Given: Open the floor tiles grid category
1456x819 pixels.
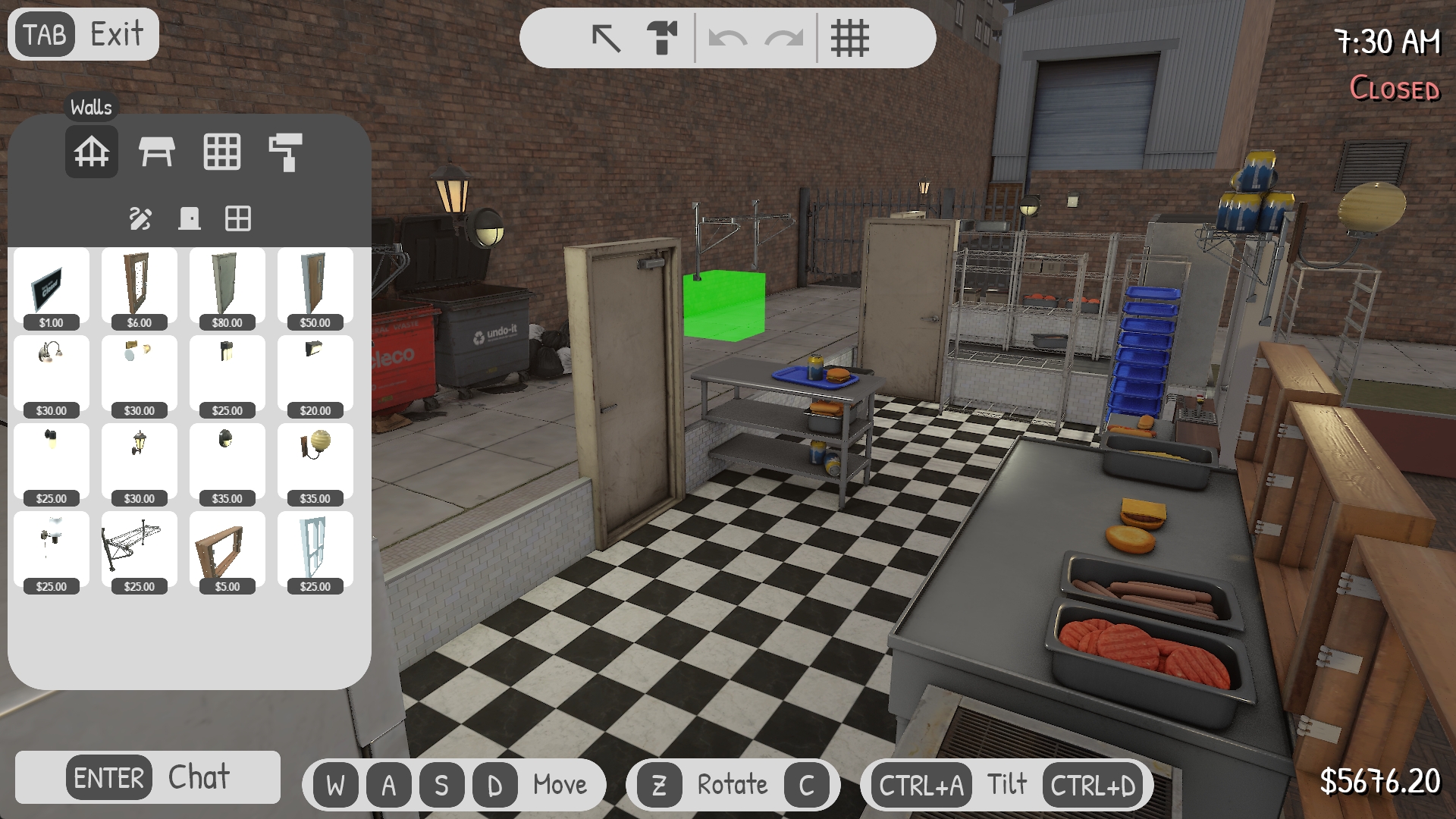Looking at the screenshot, I should click(221, 152).
